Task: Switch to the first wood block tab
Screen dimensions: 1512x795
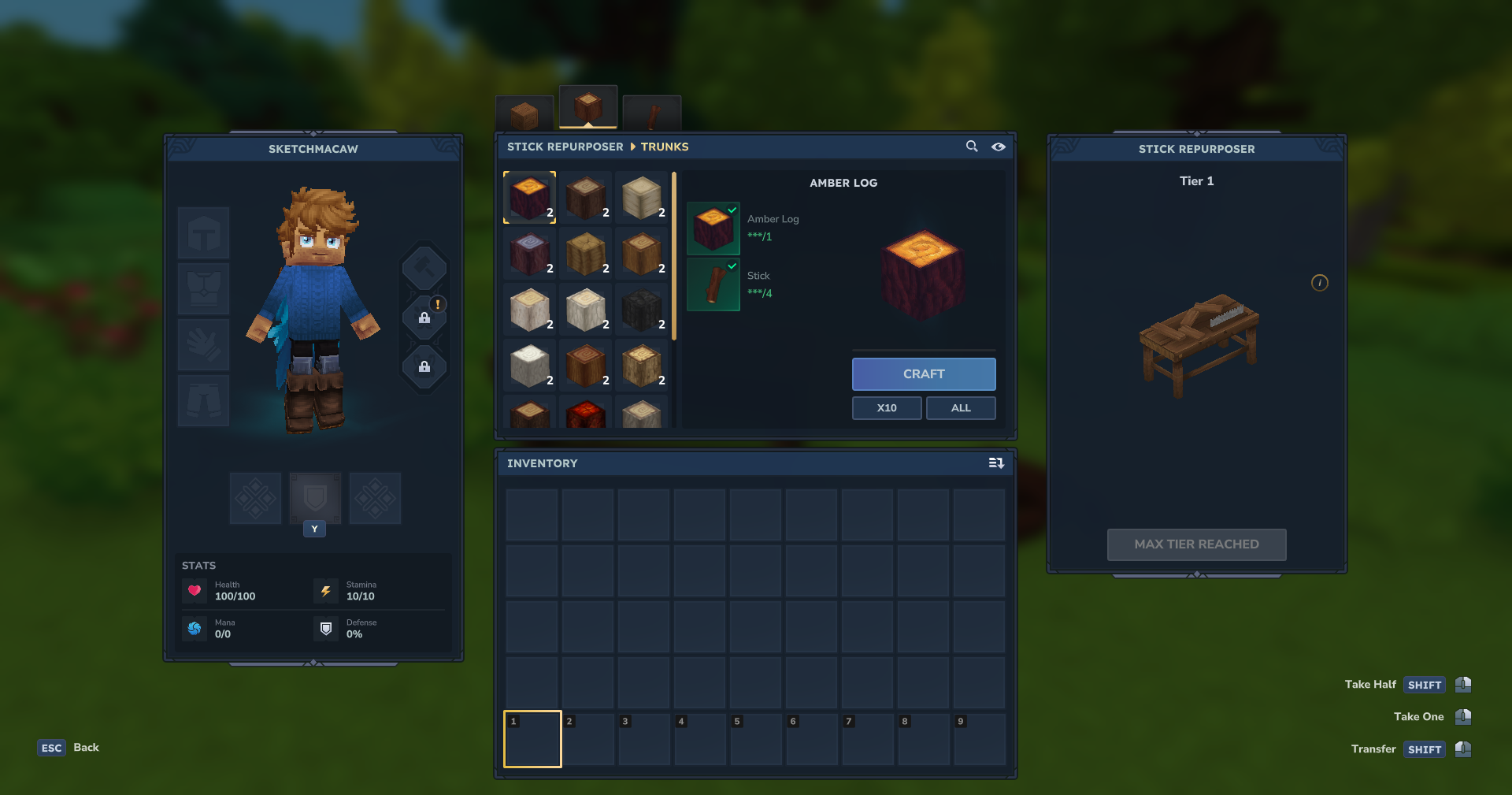Action: (x=524, y=115)
